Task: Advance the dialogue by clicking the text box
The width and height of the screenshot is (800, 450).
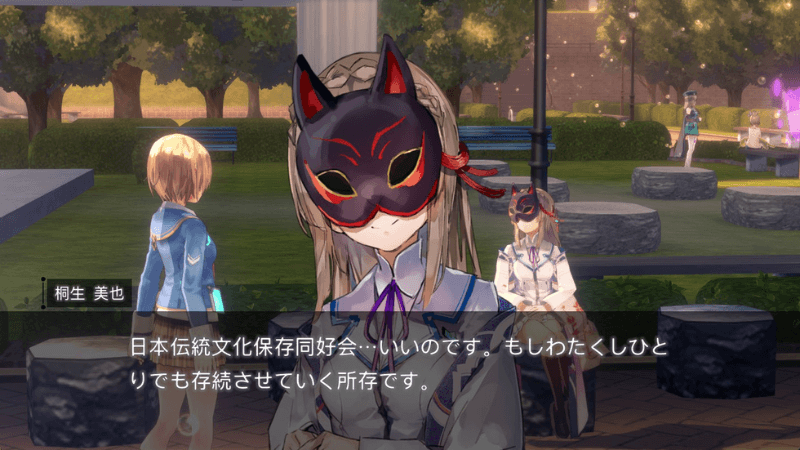Action: [x=400, y=364]
